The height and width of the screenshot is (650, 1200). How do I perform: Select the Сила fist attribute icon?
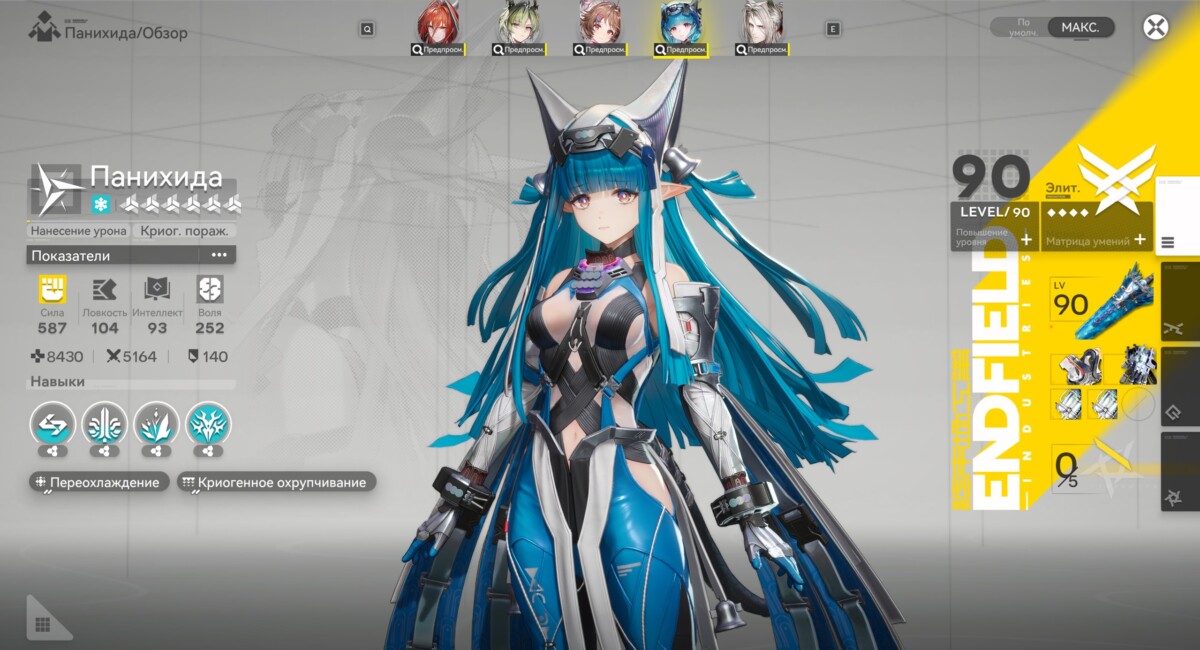[52, 291]
